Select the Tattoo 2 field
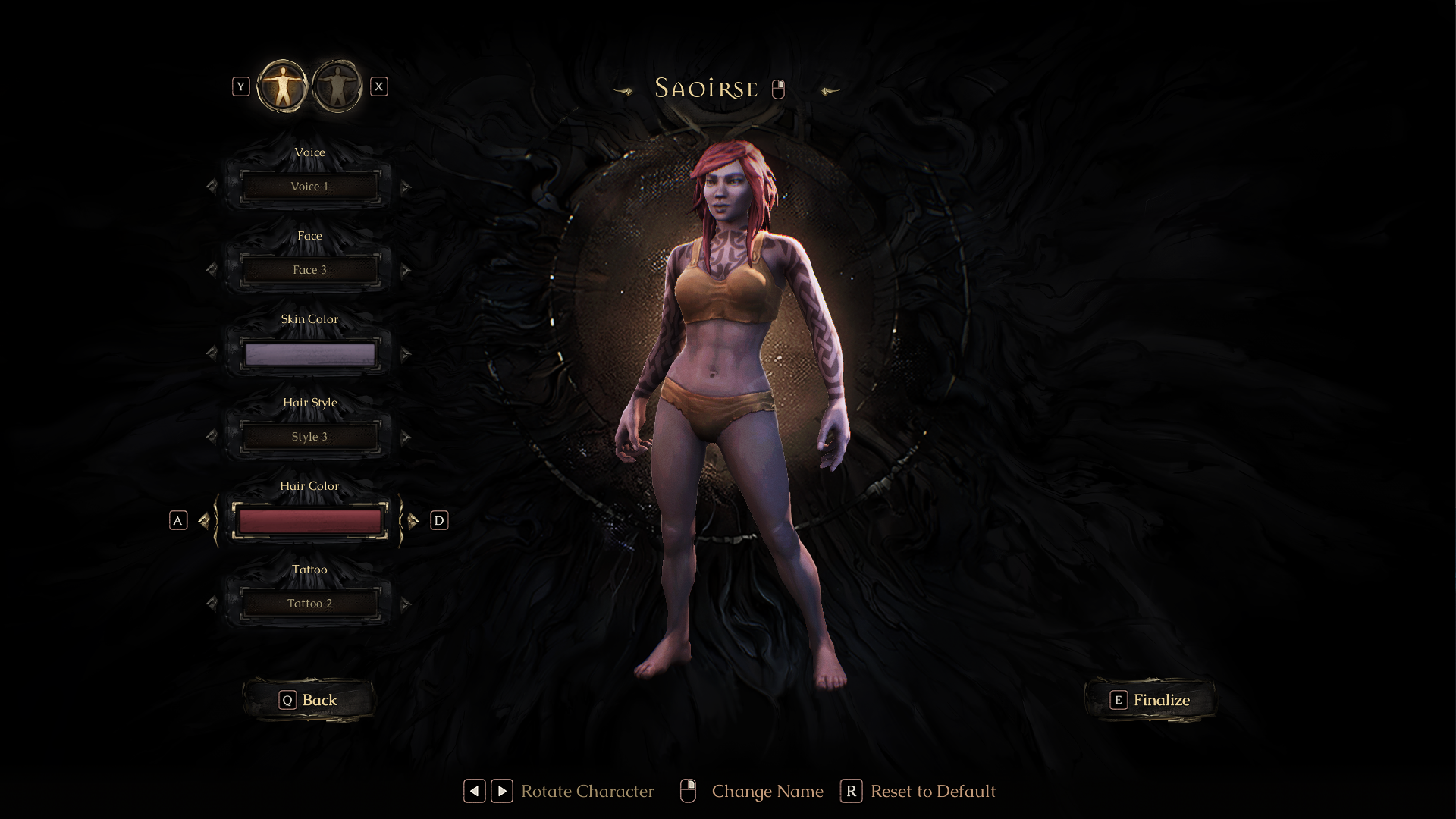The height and width of the screenshot is (819, 1456). (x=309, y=604)
